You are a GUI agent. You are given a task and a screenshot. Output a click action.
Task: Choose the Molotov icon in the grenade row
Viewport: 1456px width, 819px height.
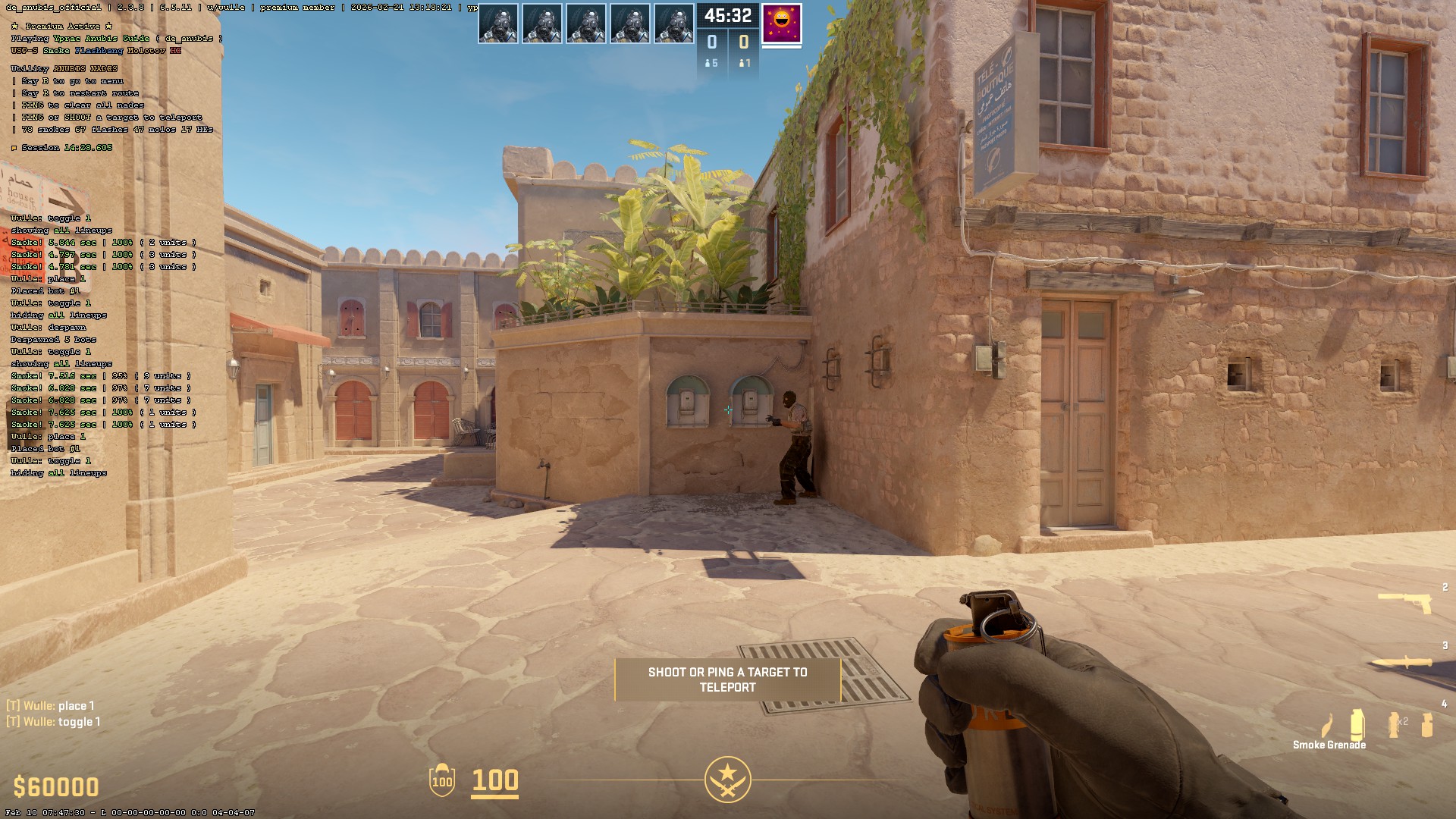point(1327,724)
